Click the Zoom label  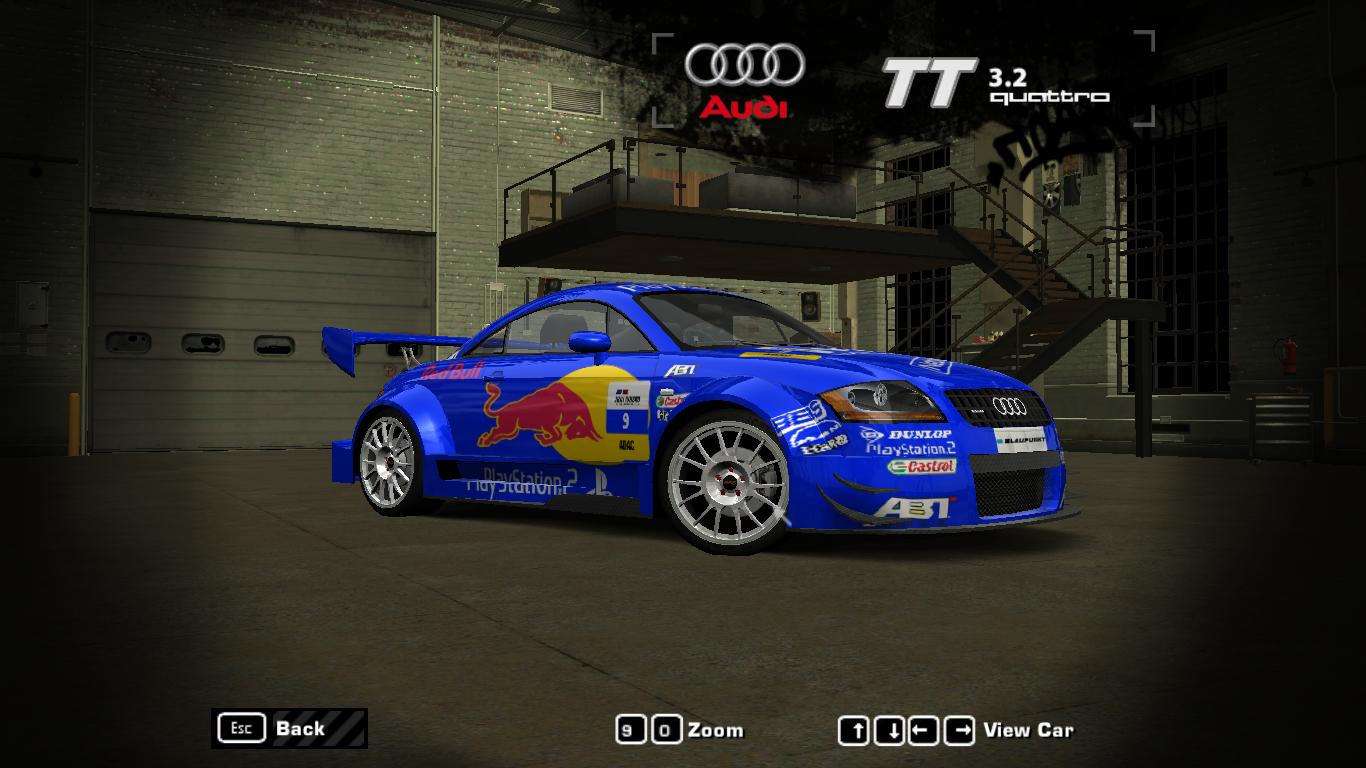[716, 731]
